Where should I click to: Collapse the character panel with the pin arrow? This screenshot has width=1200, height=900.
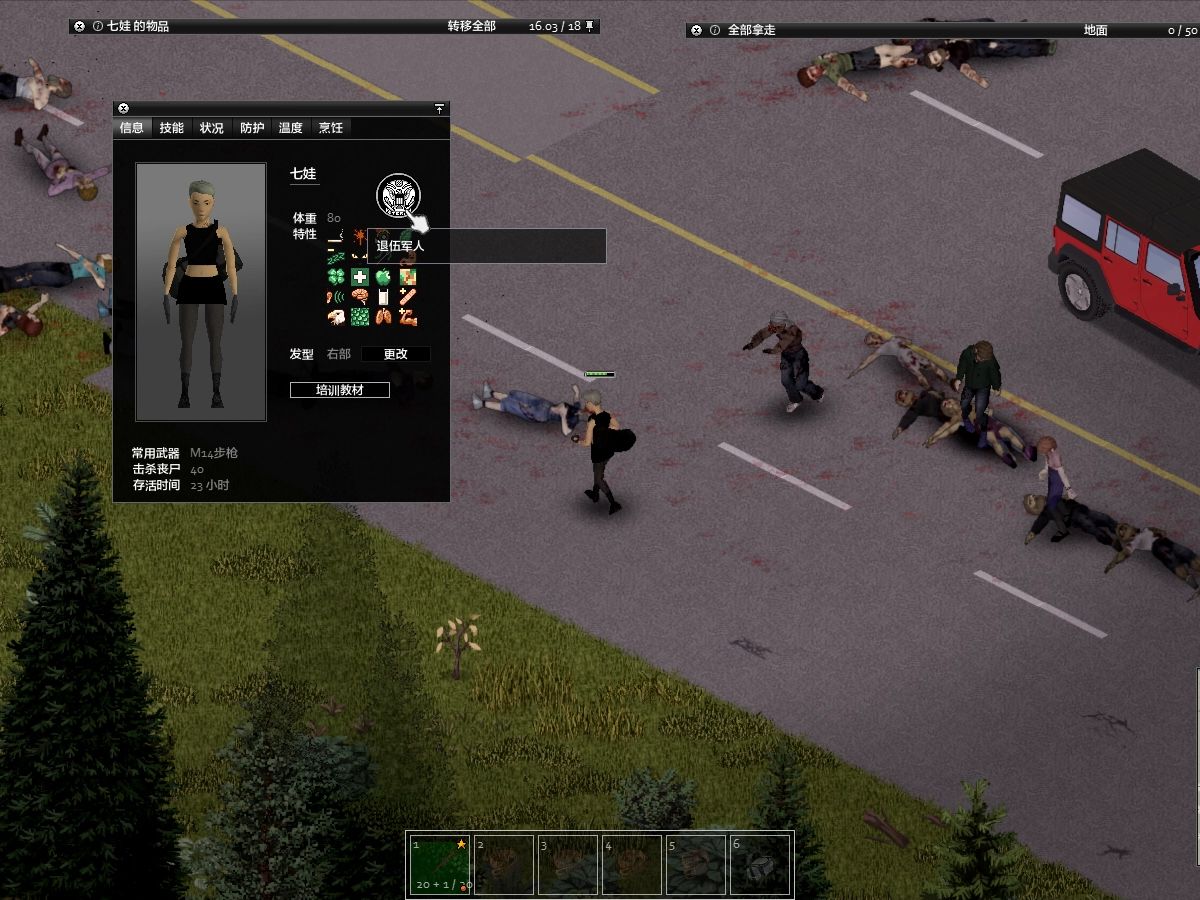439,108
